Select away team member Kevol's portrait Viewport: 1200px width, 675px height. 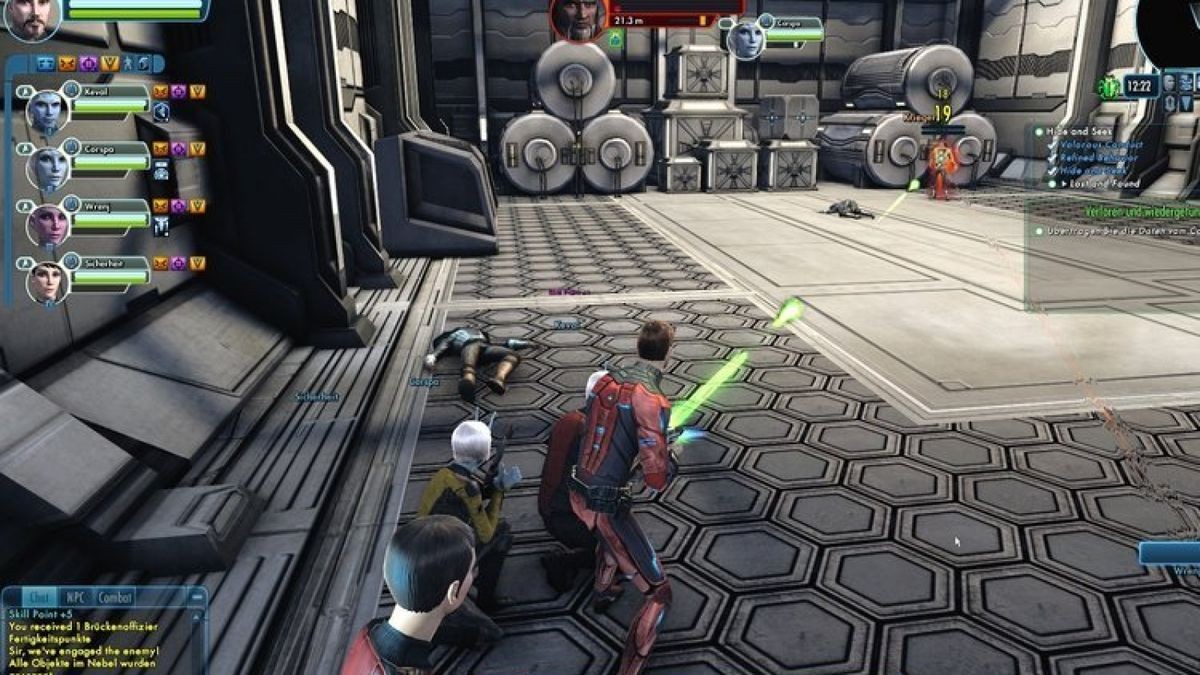[47, 110]
